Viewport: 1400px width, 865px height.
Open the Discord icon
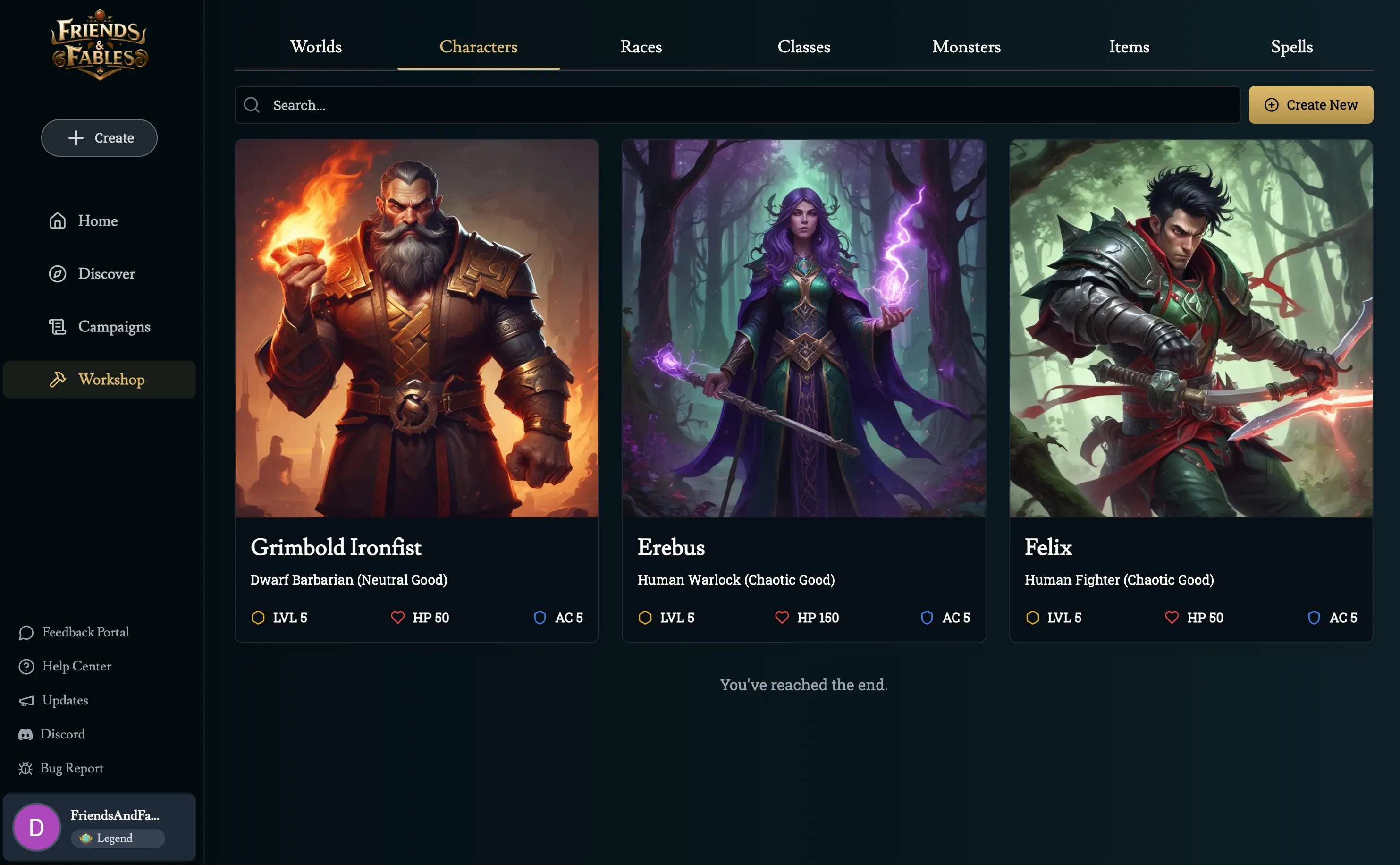coord(26,734)
